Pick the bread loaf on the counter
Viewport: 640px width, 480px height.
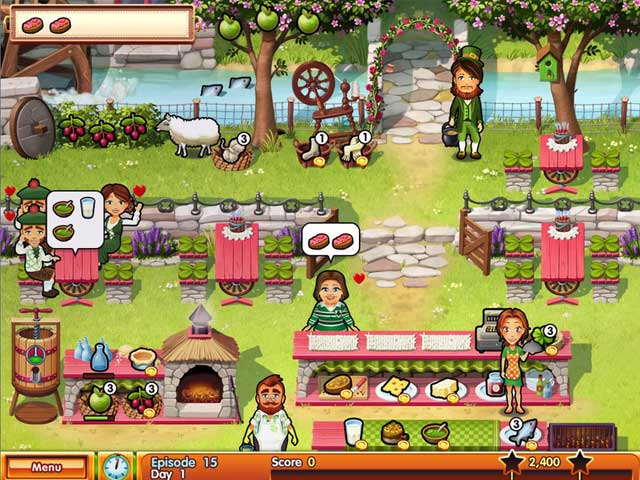pos(337,386)
